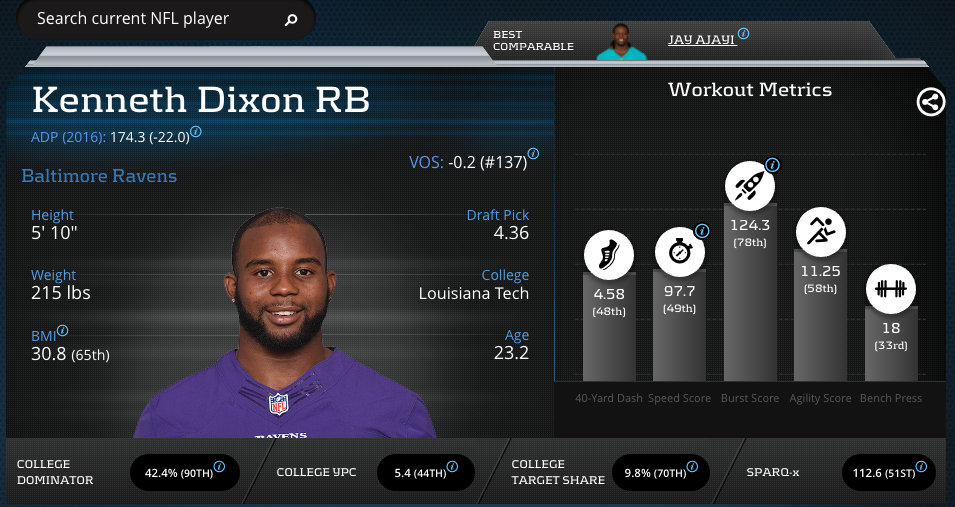Viewport: 955px width, 507px height.
Task: Open the Jay Ajayi comparable player link
Action: [702, 39]
